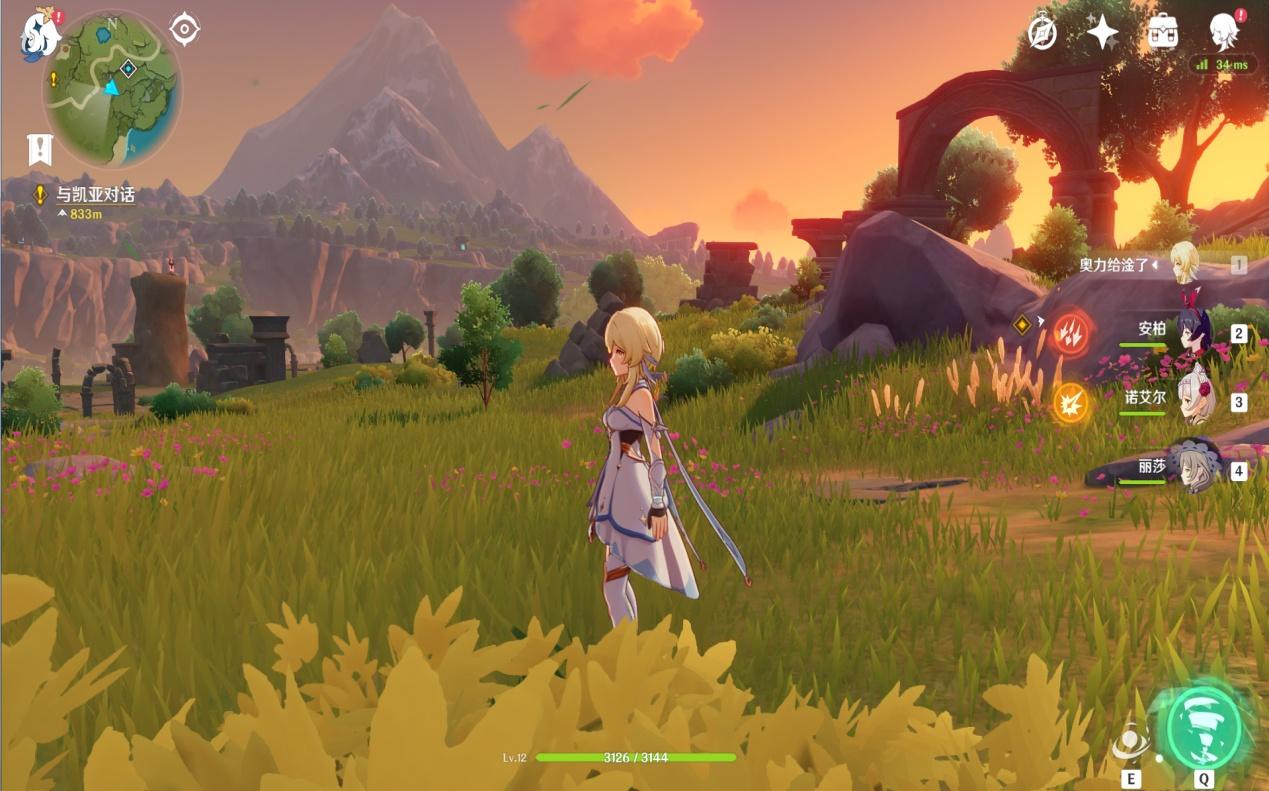Switch to party member 安柏
The height and width of the screenshot is (791, 1269).
[1192, 331]
